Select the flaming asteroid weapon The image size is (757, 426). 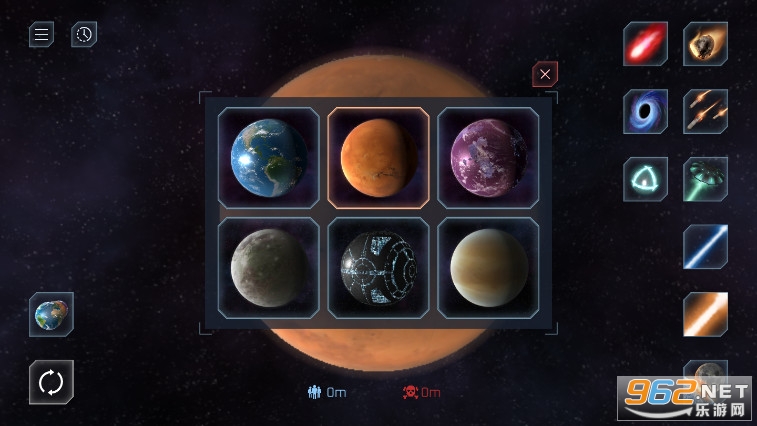coord(705,44)
